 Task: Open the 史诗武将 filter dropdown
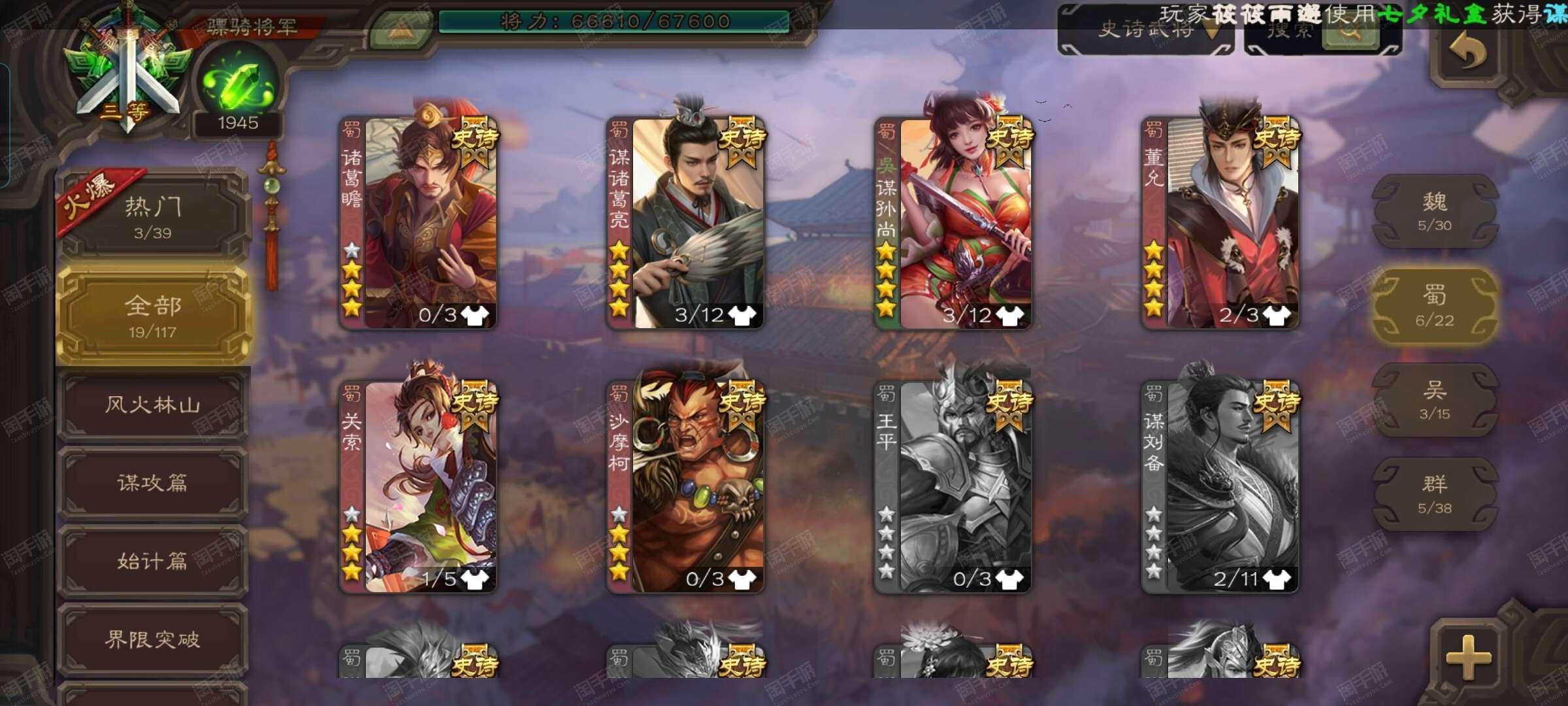(x=1149, y=31)
